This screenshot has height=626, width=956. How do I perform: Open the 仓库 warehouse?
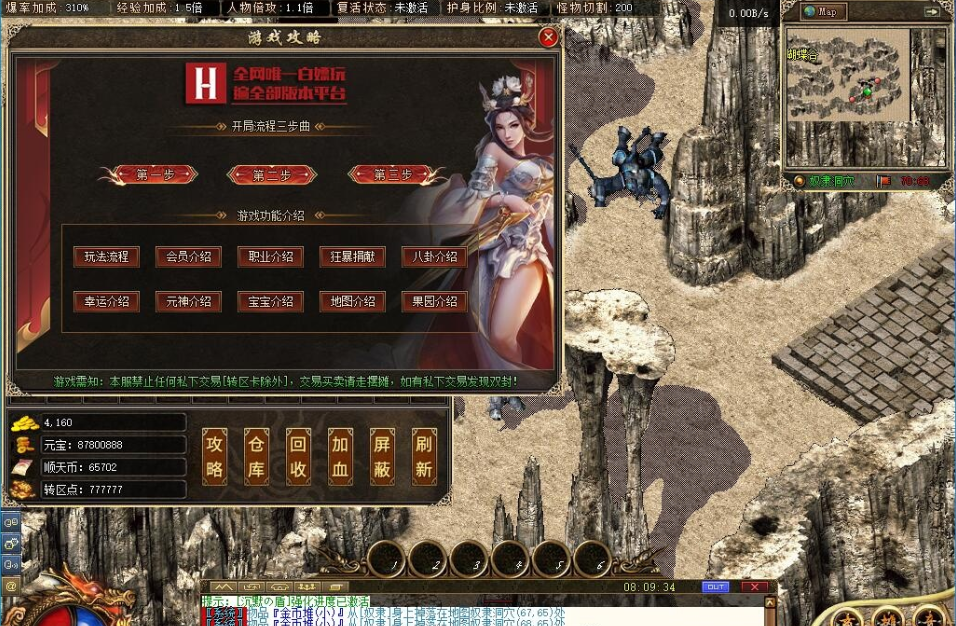(257, 457)
